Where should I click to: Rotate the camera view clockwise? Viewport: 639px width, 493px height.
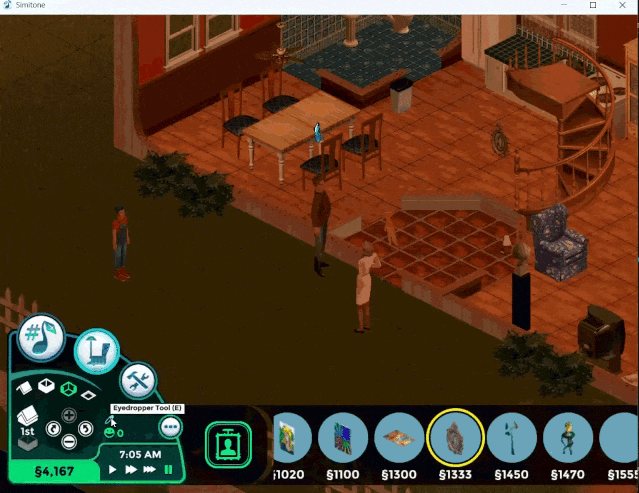(x=84, y=429)
